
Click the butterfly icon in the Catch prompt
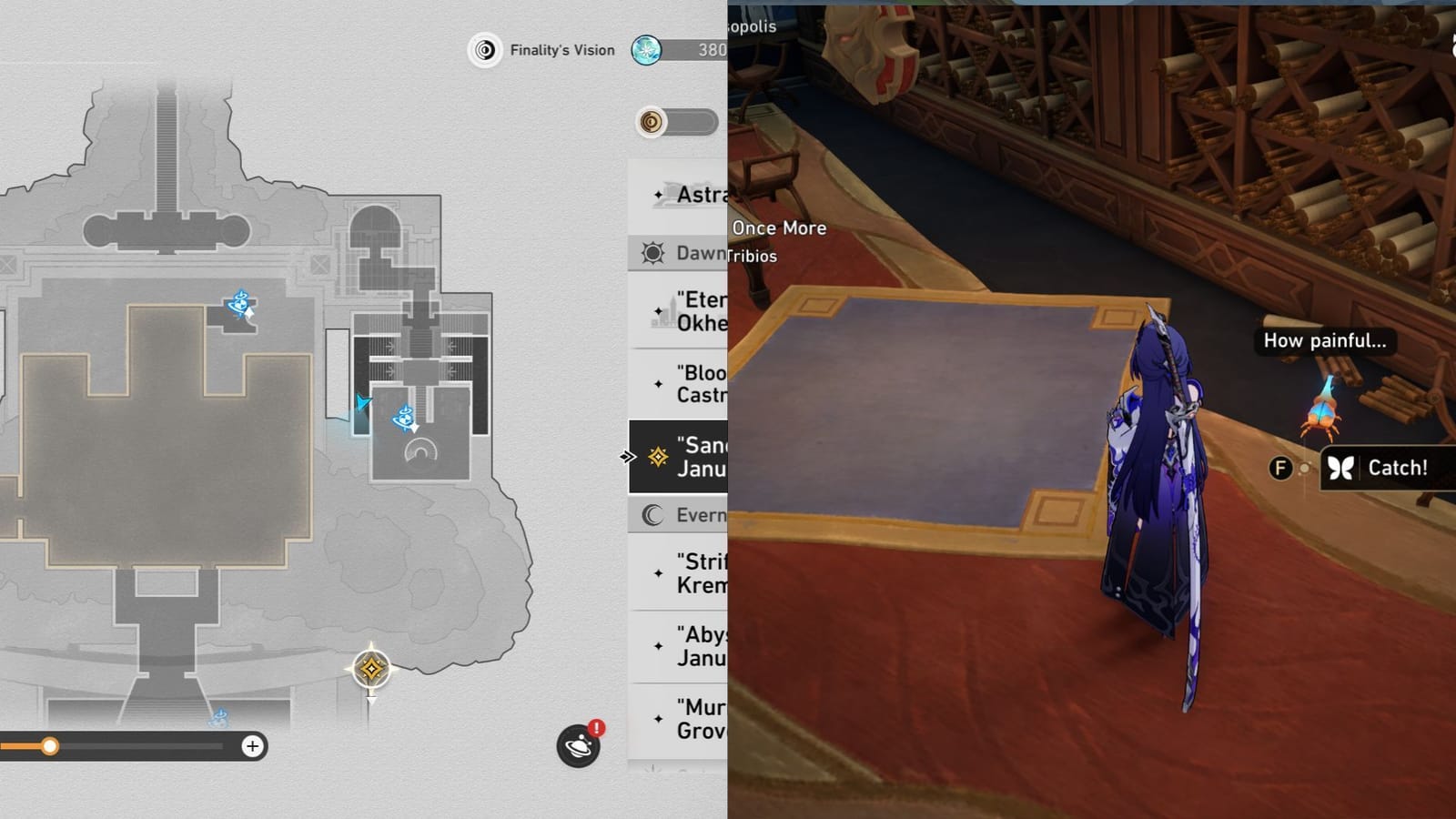click(x=1340, y=467)
